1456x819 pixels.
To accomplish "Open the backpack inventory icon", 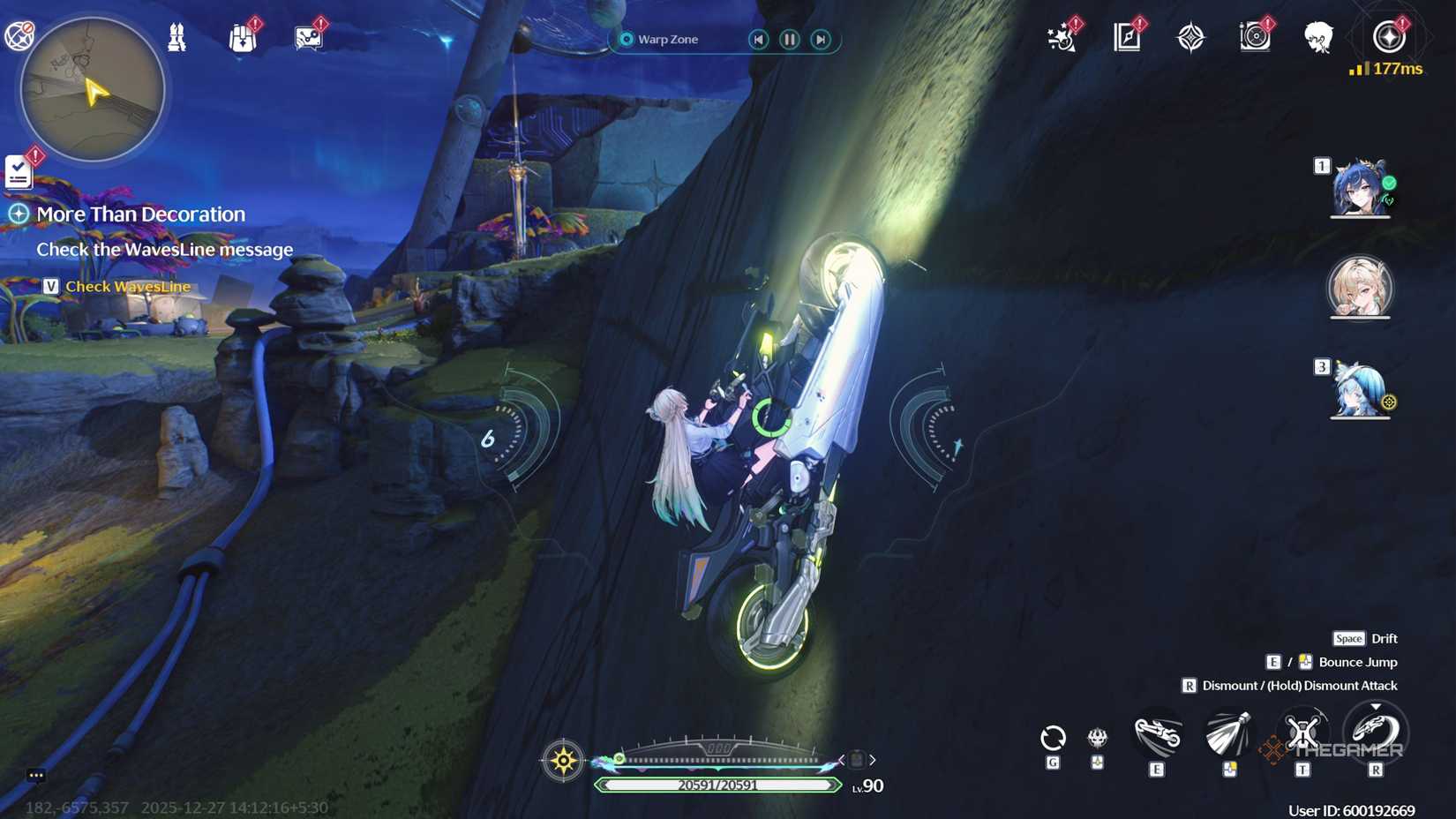I will 243,35.
